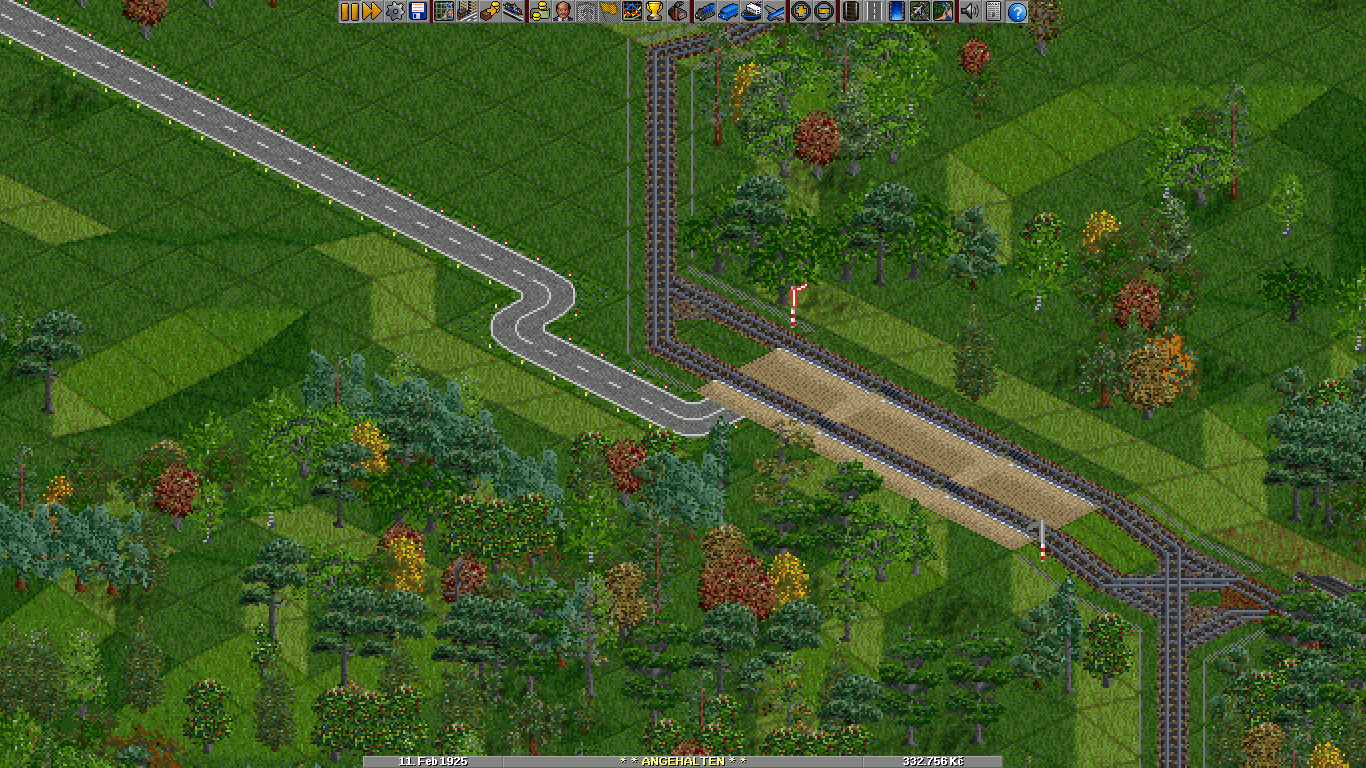Viewport: 1366px width, 768px height.
Task: Open the town directory
Action: coord(465,12)
